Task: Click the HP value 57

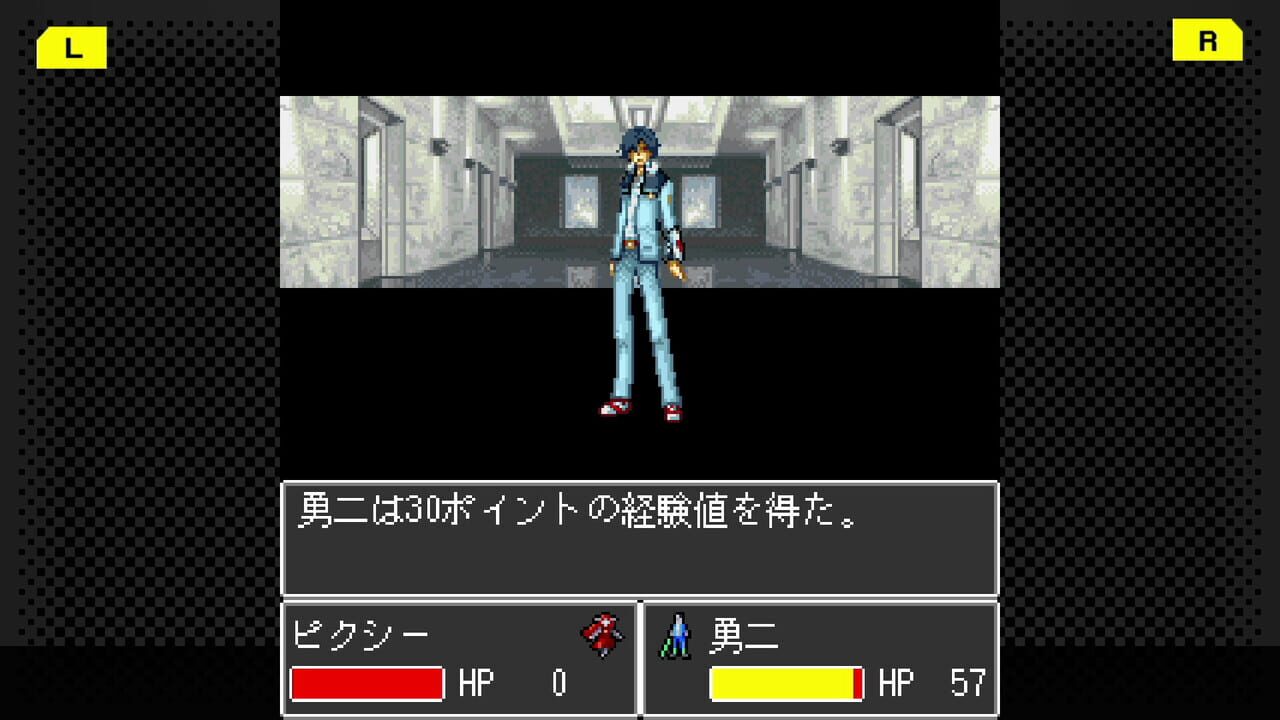Action: [968, 684]
